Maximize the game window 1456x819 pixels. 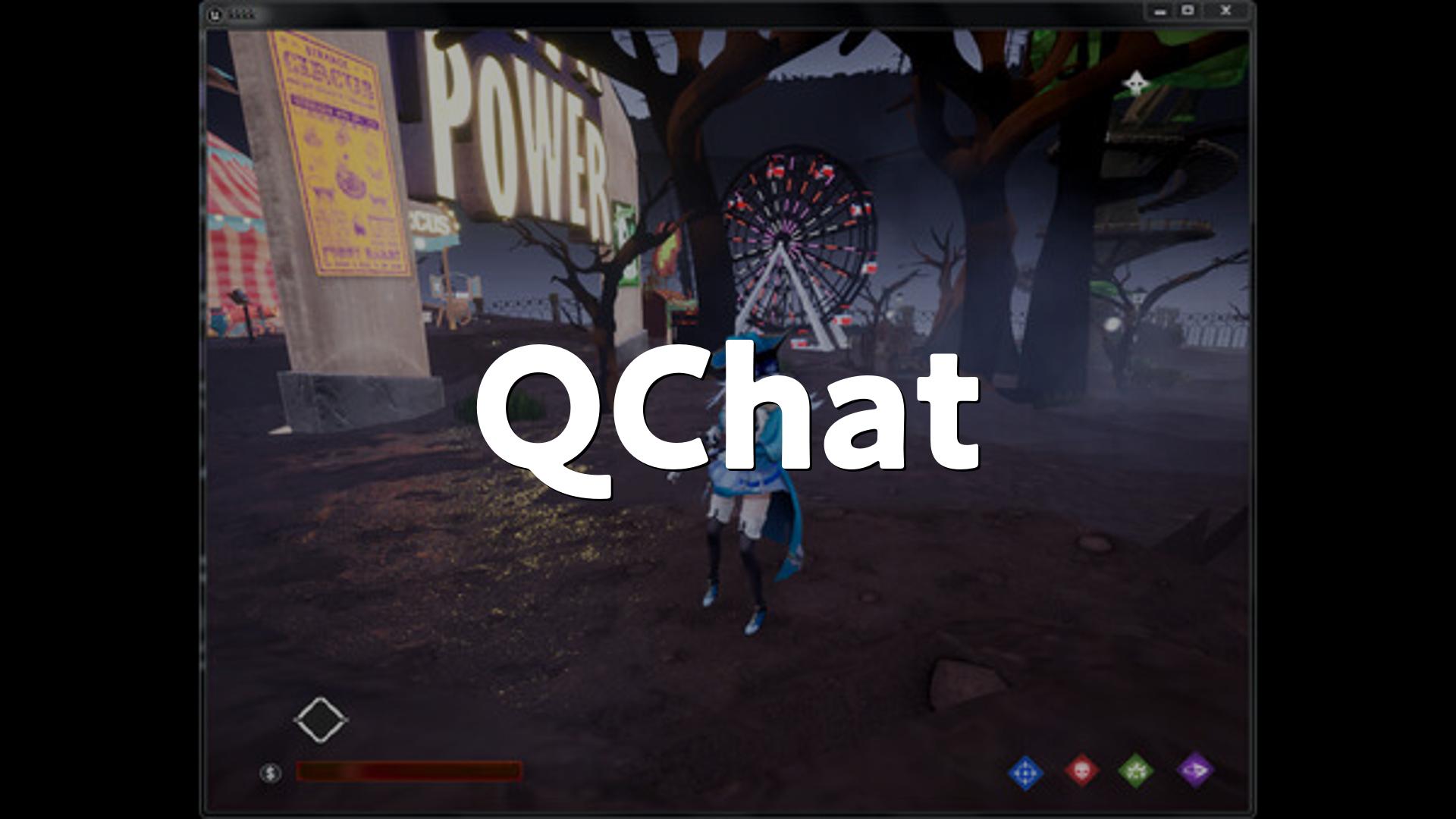click(x=1188, y=11)
